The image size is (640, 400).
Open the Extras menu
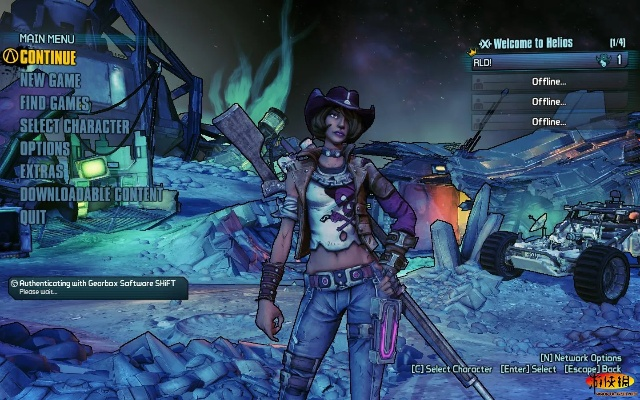point(43,171)
